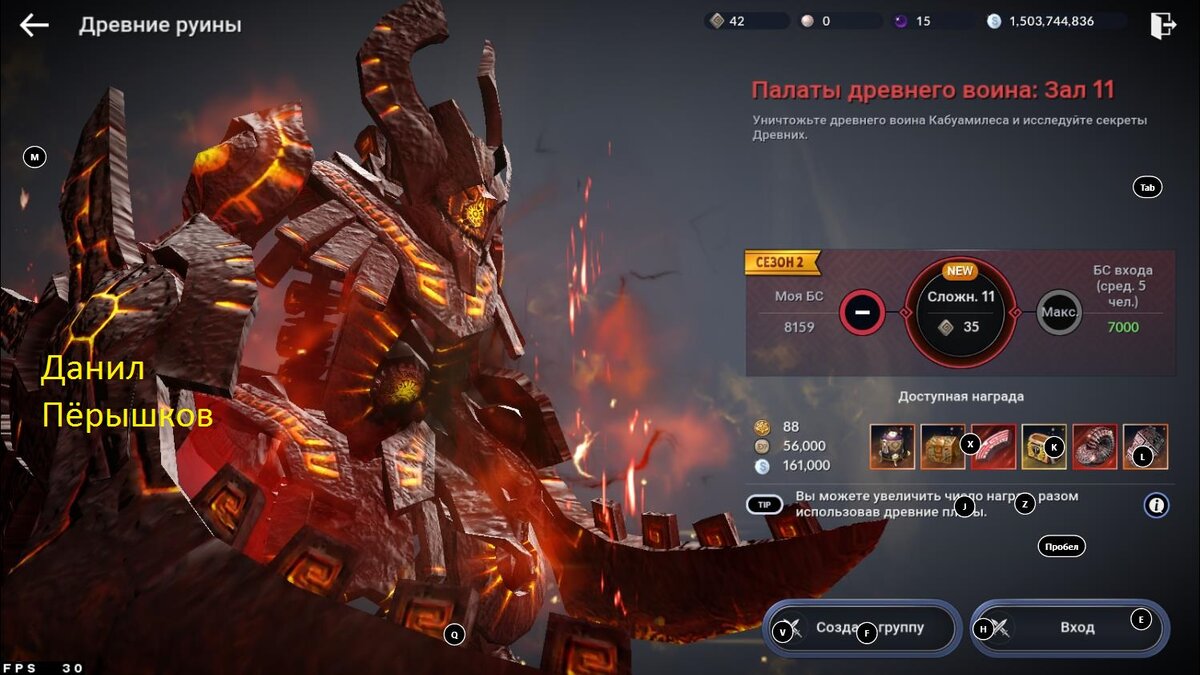Screen dimensions: 1200x675
Task: Open the reward info button
Action: 1156,505
